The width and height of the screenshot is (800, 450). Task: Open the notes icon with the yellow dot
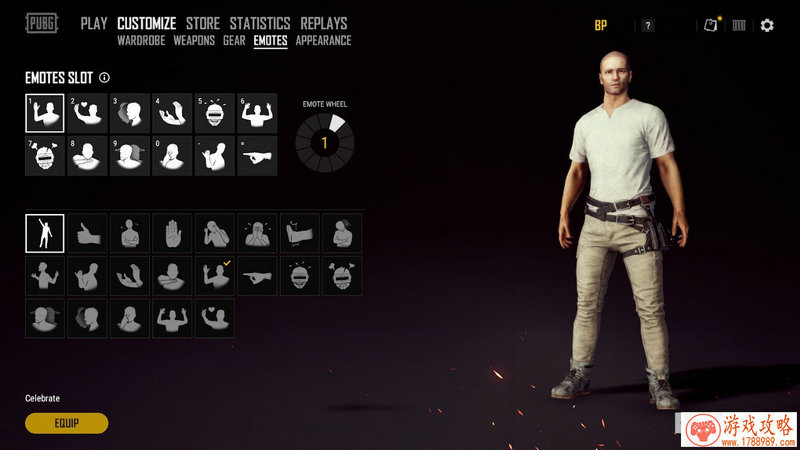pos(711,25)
